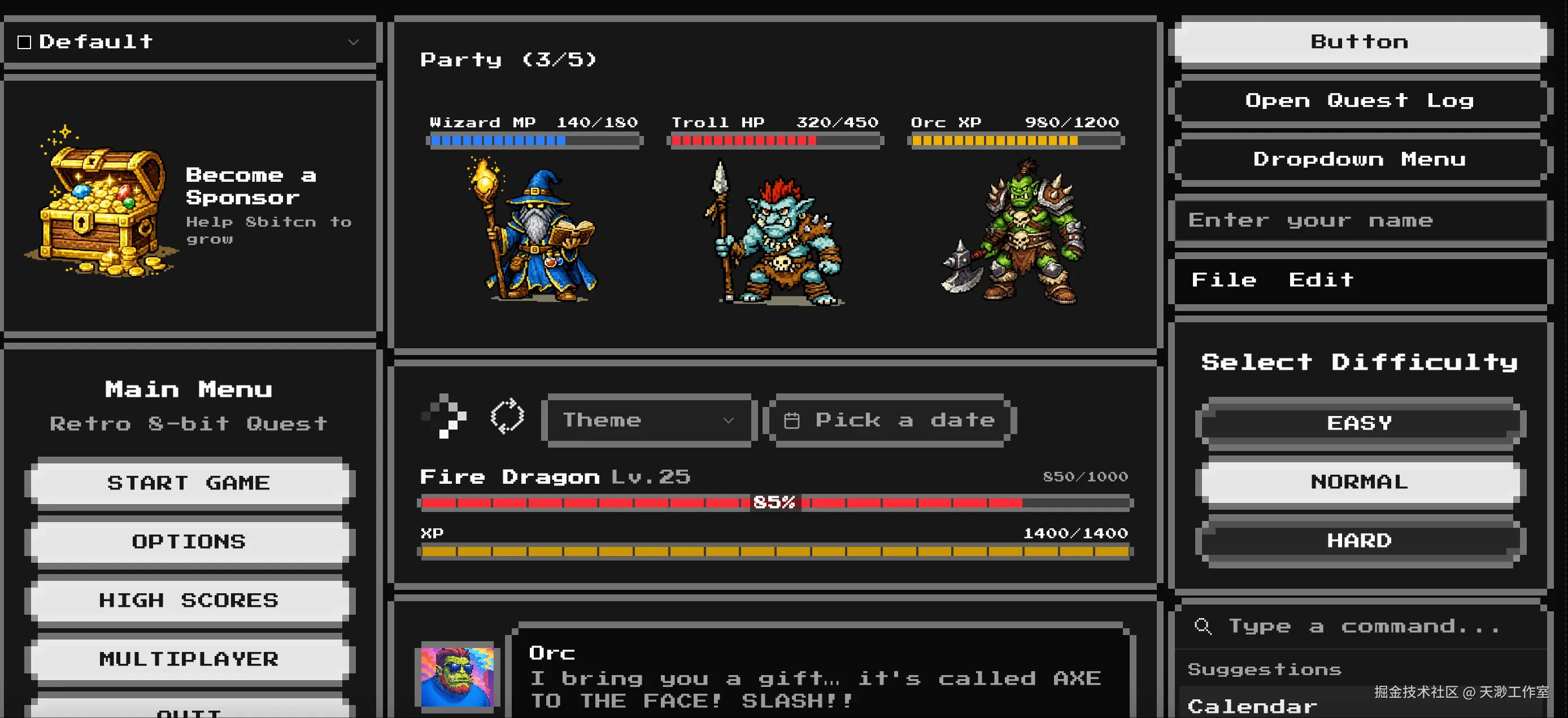Image resolution: width=1568 pixels, height=718 pixels.
Task: Expand the Default selector chevron
Action: 354,42
